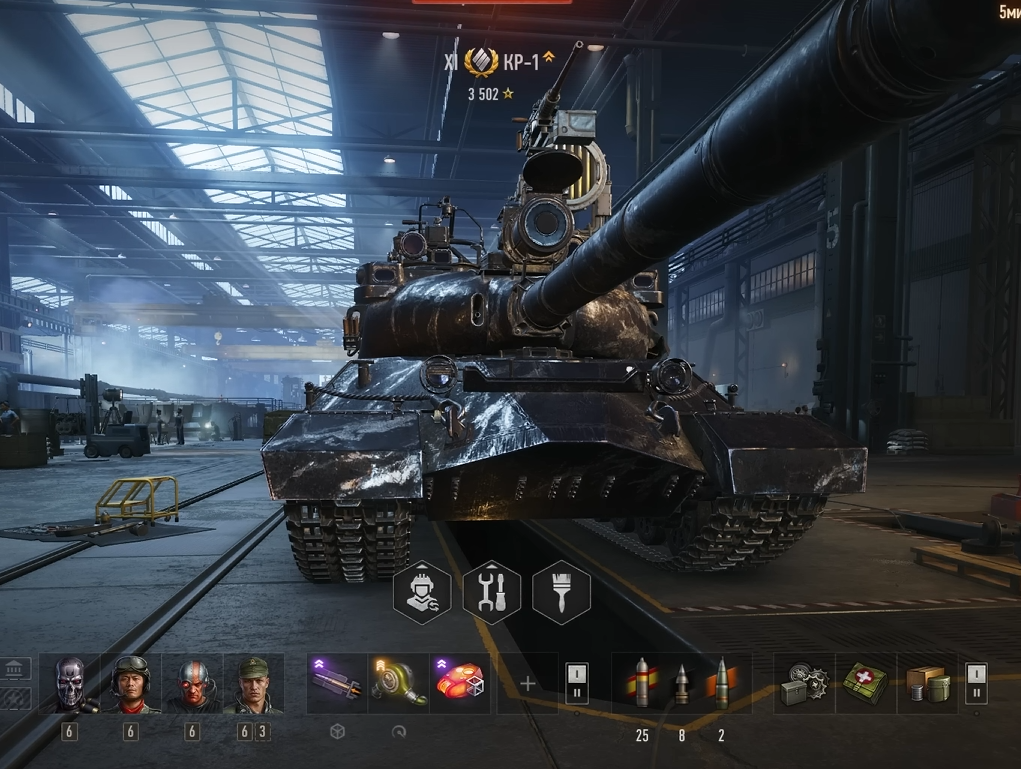
Task: Select the green-cap crew member portrait
Action: [253, 684]
